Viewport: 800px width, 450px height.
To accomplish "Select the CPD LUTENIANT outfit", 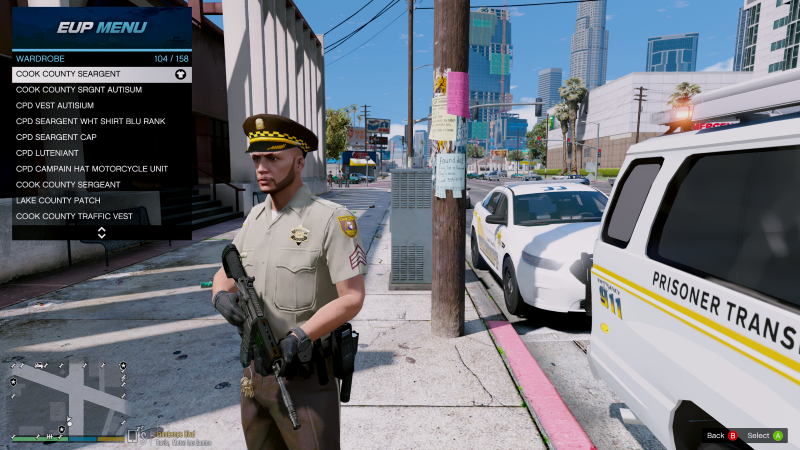I will tap(100, 153).
